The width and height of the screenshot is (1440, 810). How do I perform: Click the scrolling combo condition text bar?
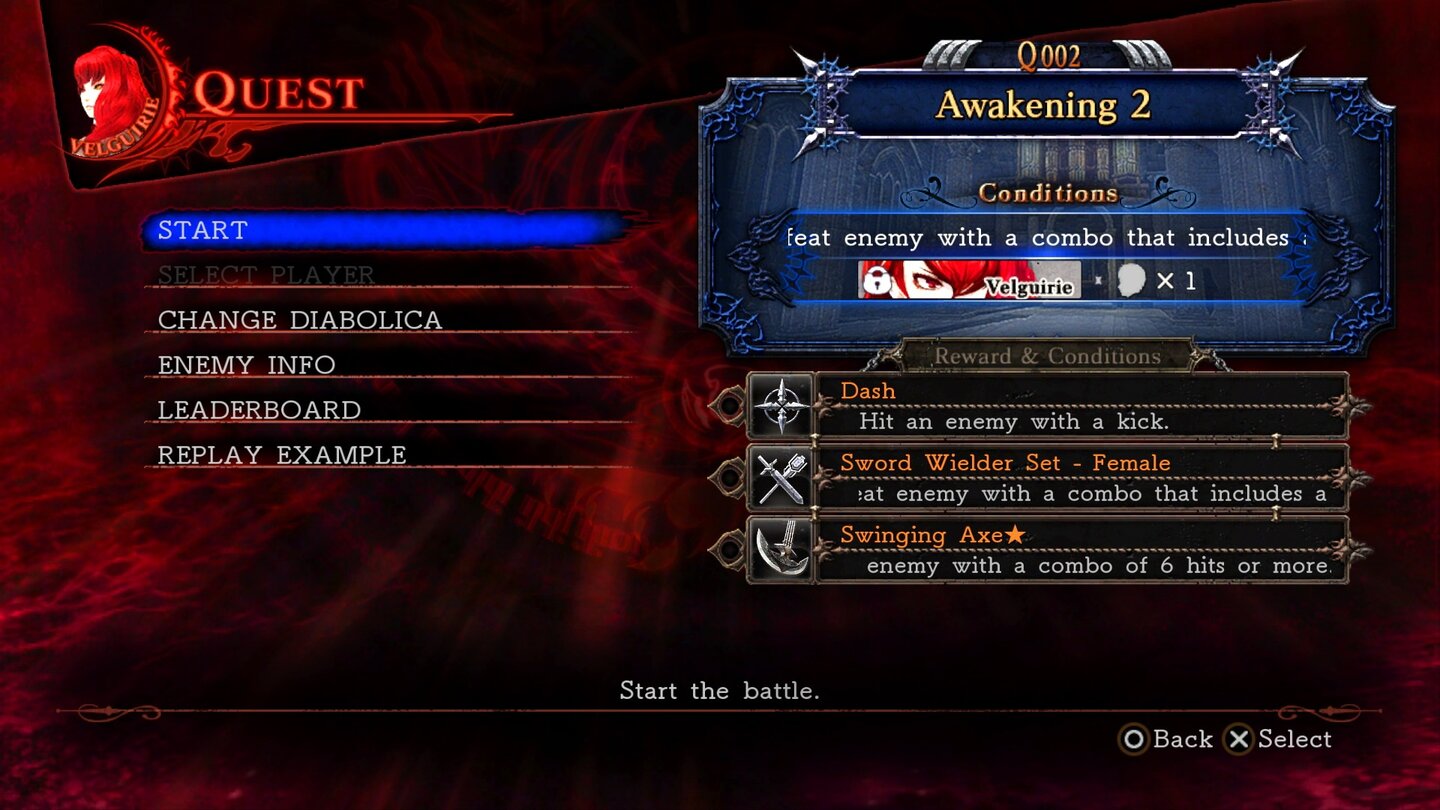1050,238
